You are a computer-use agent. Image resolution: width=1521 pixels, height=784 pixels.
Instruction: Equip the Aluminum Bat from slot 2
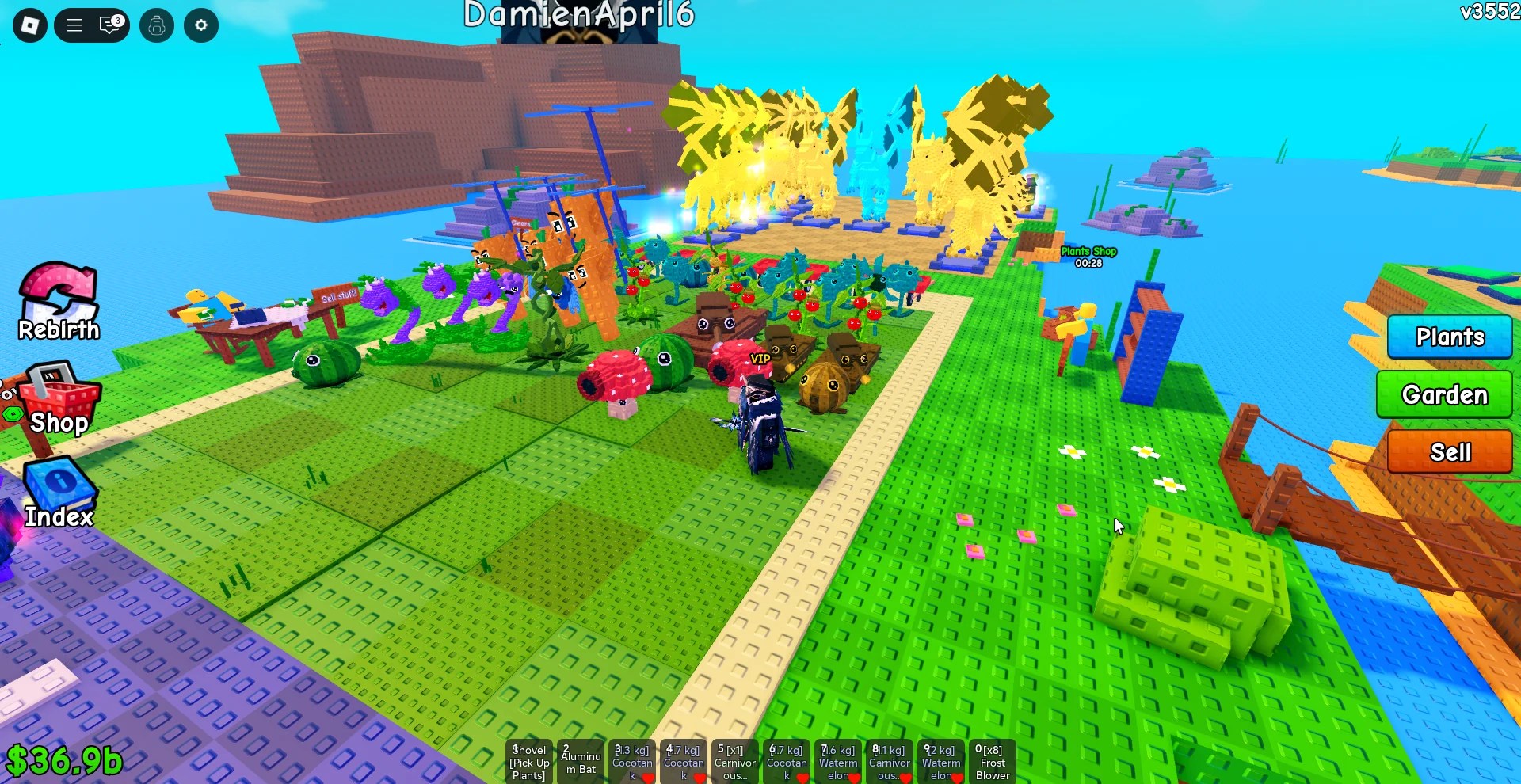(581, 761)
